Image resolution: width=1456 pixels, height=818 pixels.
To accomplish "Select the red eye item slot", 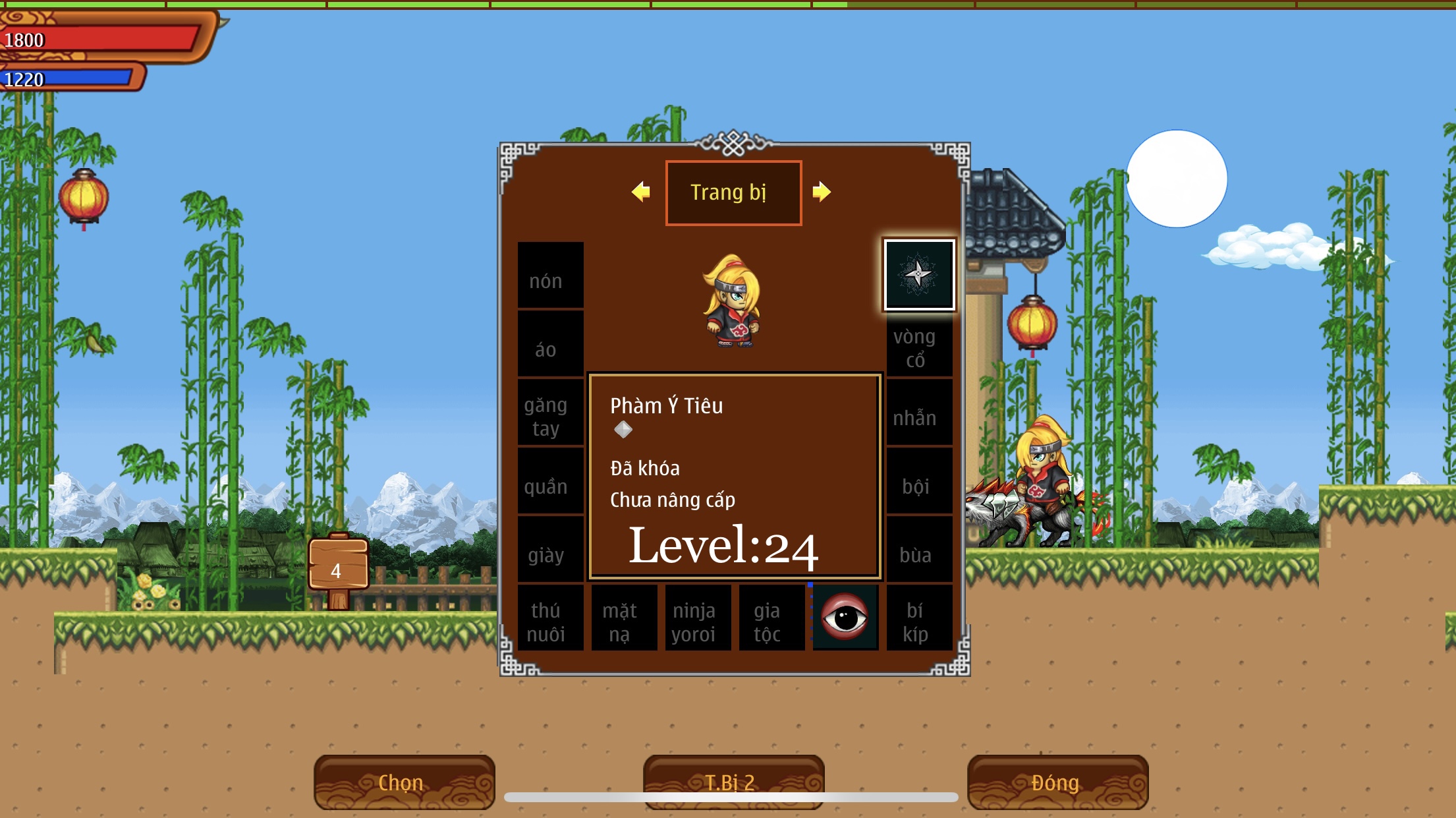I will (x=845, y=617).
